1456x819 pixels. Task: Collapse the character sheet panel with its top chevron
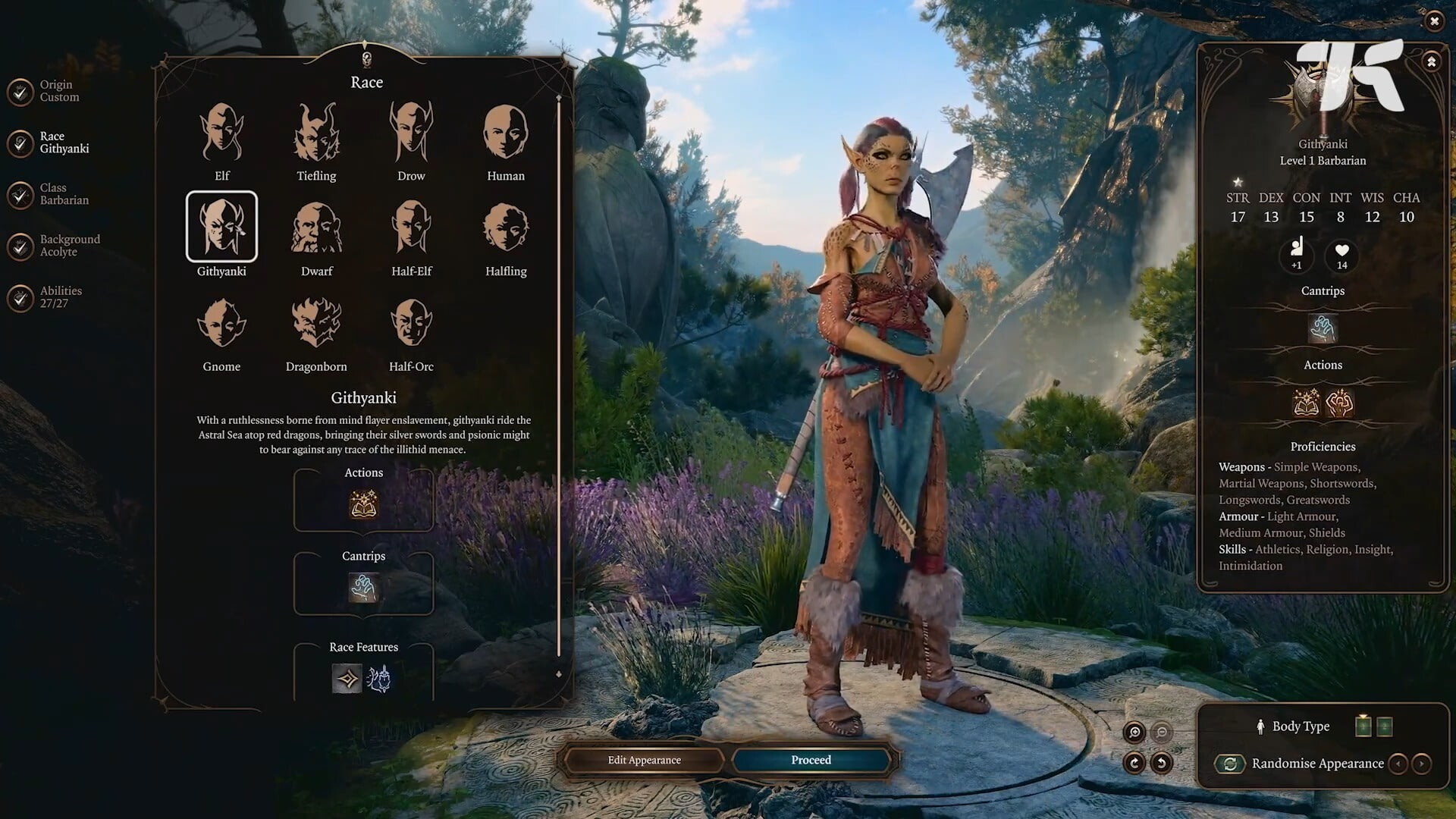click(1430, 62)
